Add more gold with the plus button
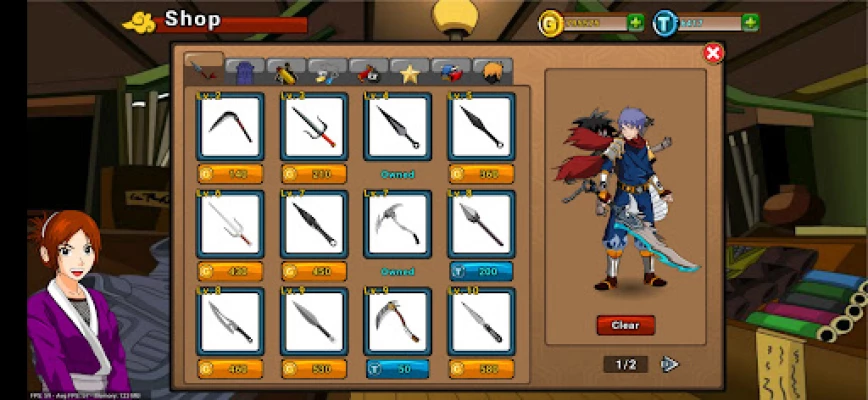The height and width of the screenshot is (400, 868). point(635,22)
